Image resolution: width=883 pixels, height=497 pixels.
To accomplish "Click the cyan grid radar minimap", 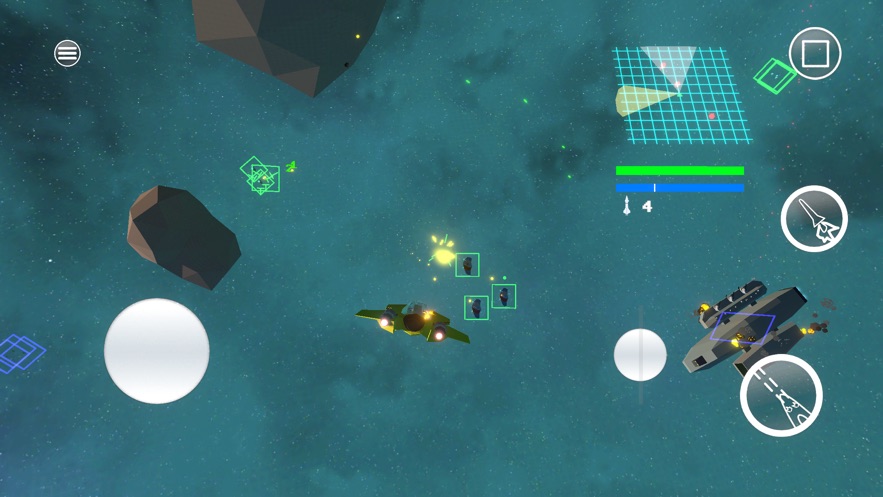I will (680, 94).
